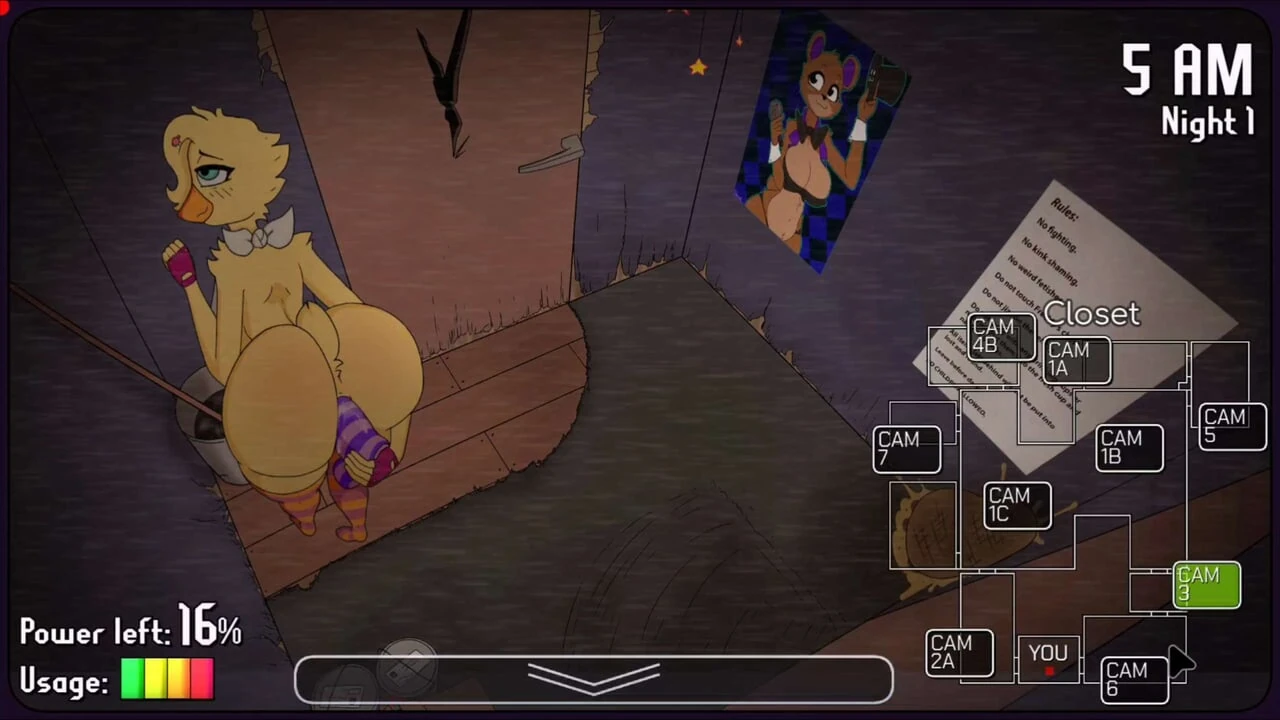Click the Closet label on the map
The width and height of the screenshot is (1280, 720).
coord(1091,314)
